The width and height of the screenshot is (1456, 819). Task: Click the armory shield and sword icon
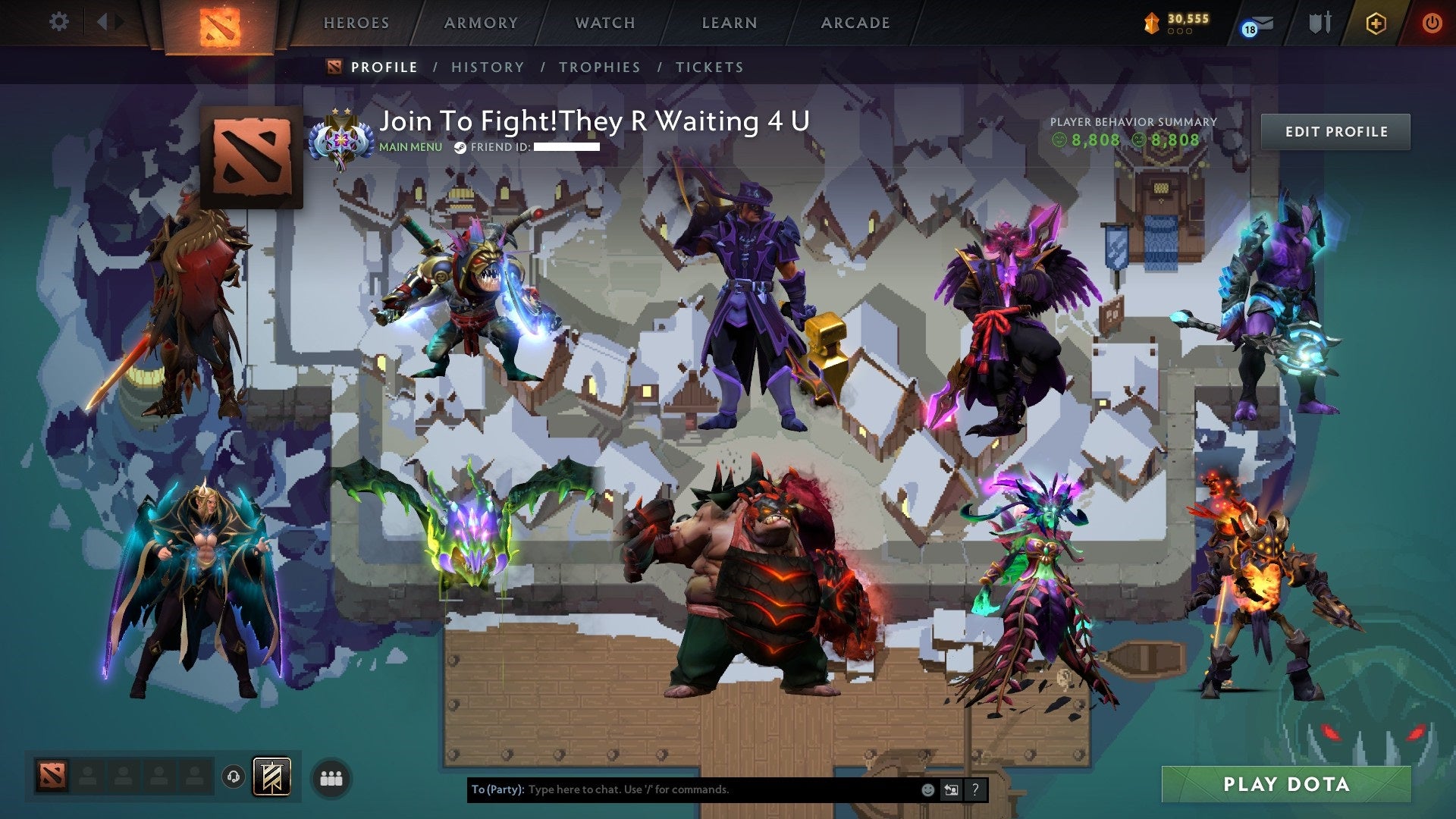(1319, 21)
